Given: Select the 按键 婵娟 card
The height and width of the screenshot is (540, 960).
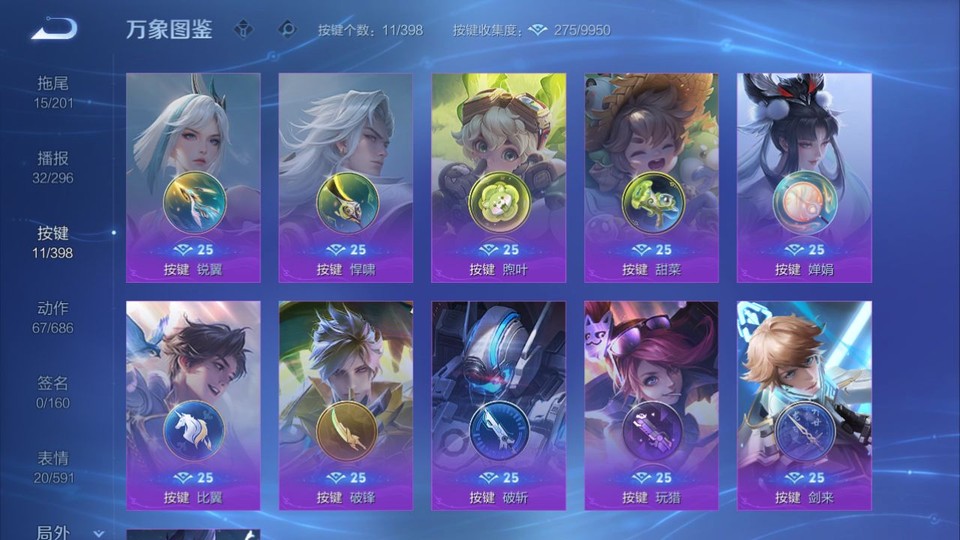Looking at the screenshot, I should coord(804,178).
